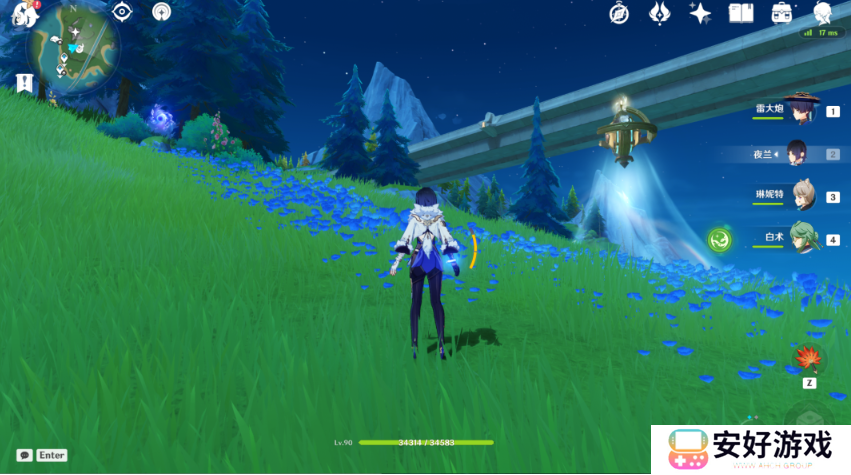Click the 安好游戏 watermark logo
This screenshot has width=851, height=475.
click(750, 448)
